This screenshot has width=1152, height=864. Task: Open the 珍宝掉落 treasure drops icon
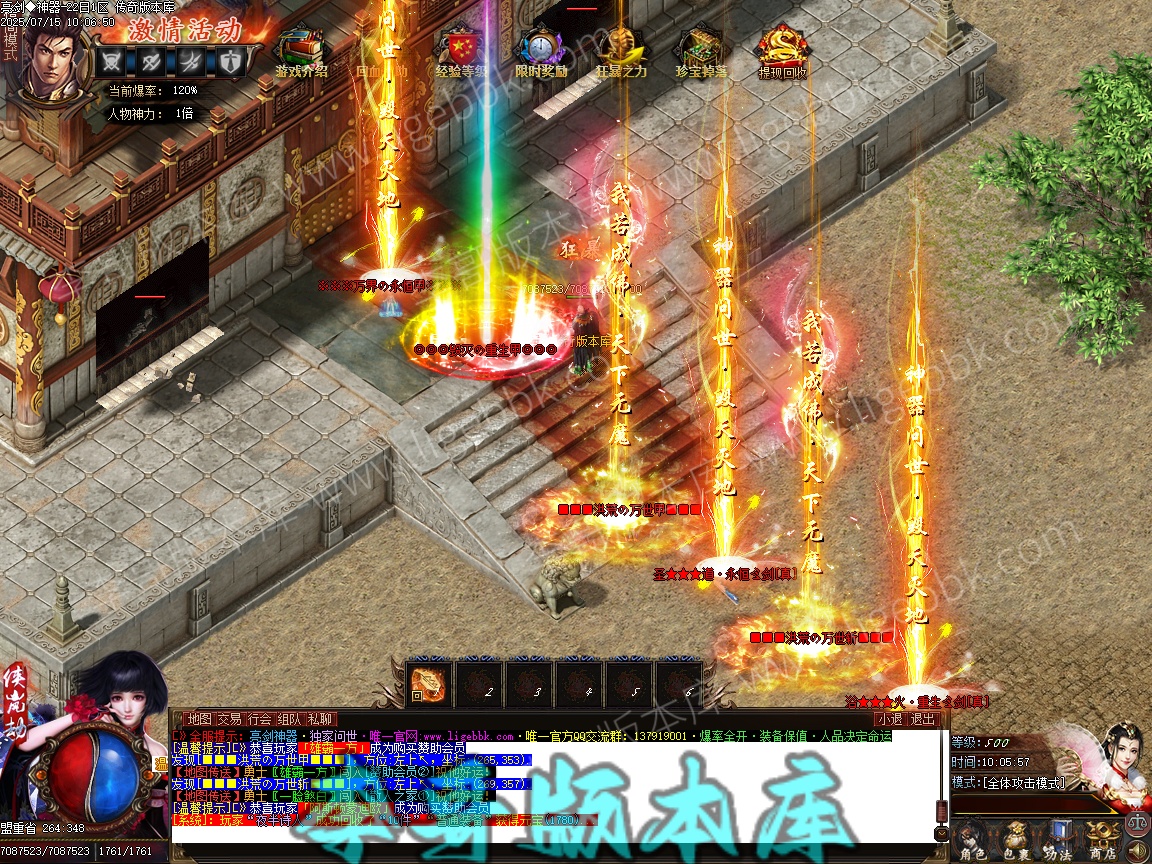pyautogui.click(x=700, y=48)
